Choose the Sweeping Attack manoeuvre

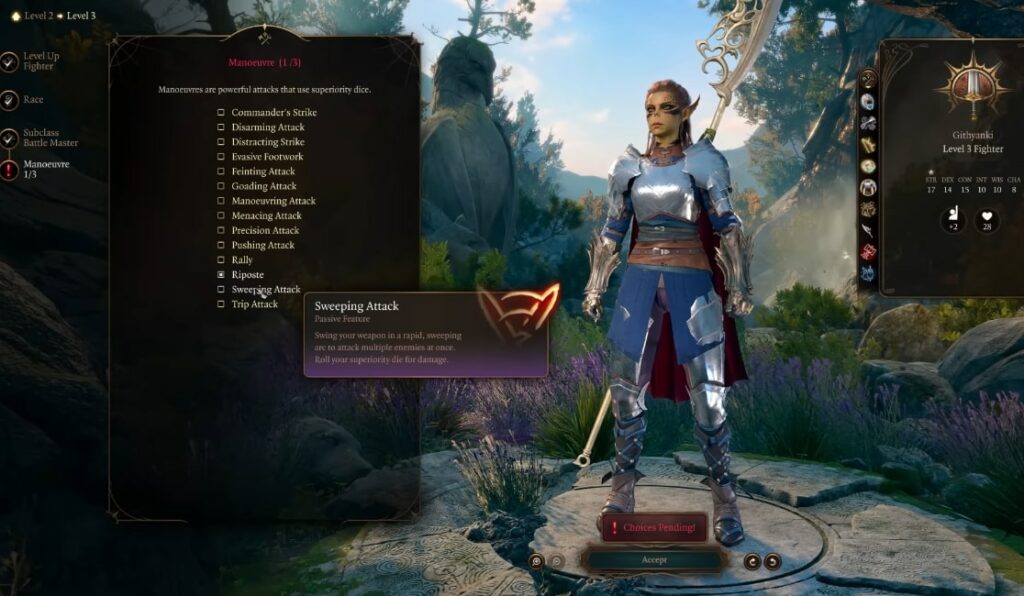click(x=221, y=289)
